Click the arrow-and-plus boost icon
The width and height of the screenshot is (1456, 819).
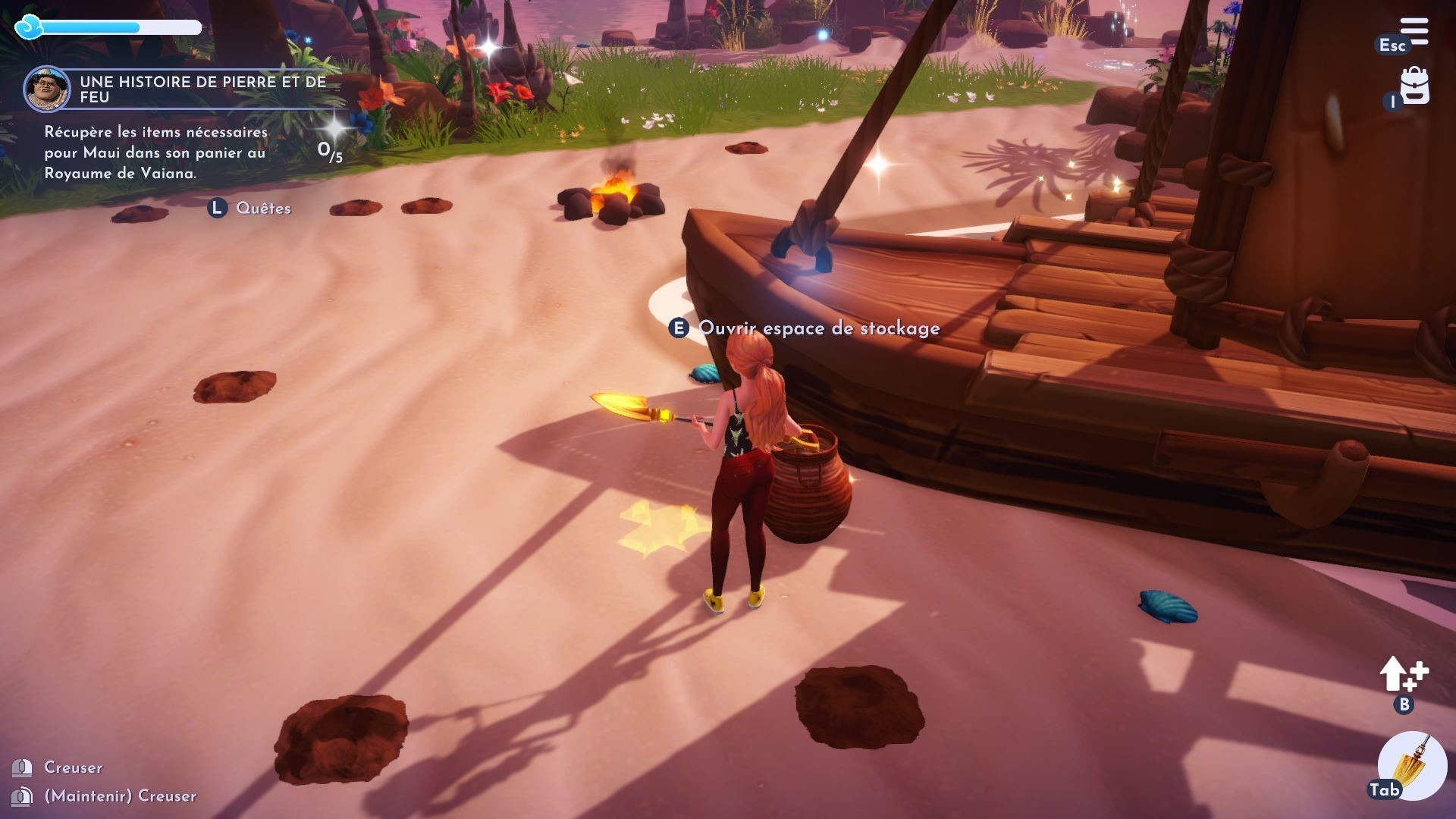click(x=1403, y=674)
